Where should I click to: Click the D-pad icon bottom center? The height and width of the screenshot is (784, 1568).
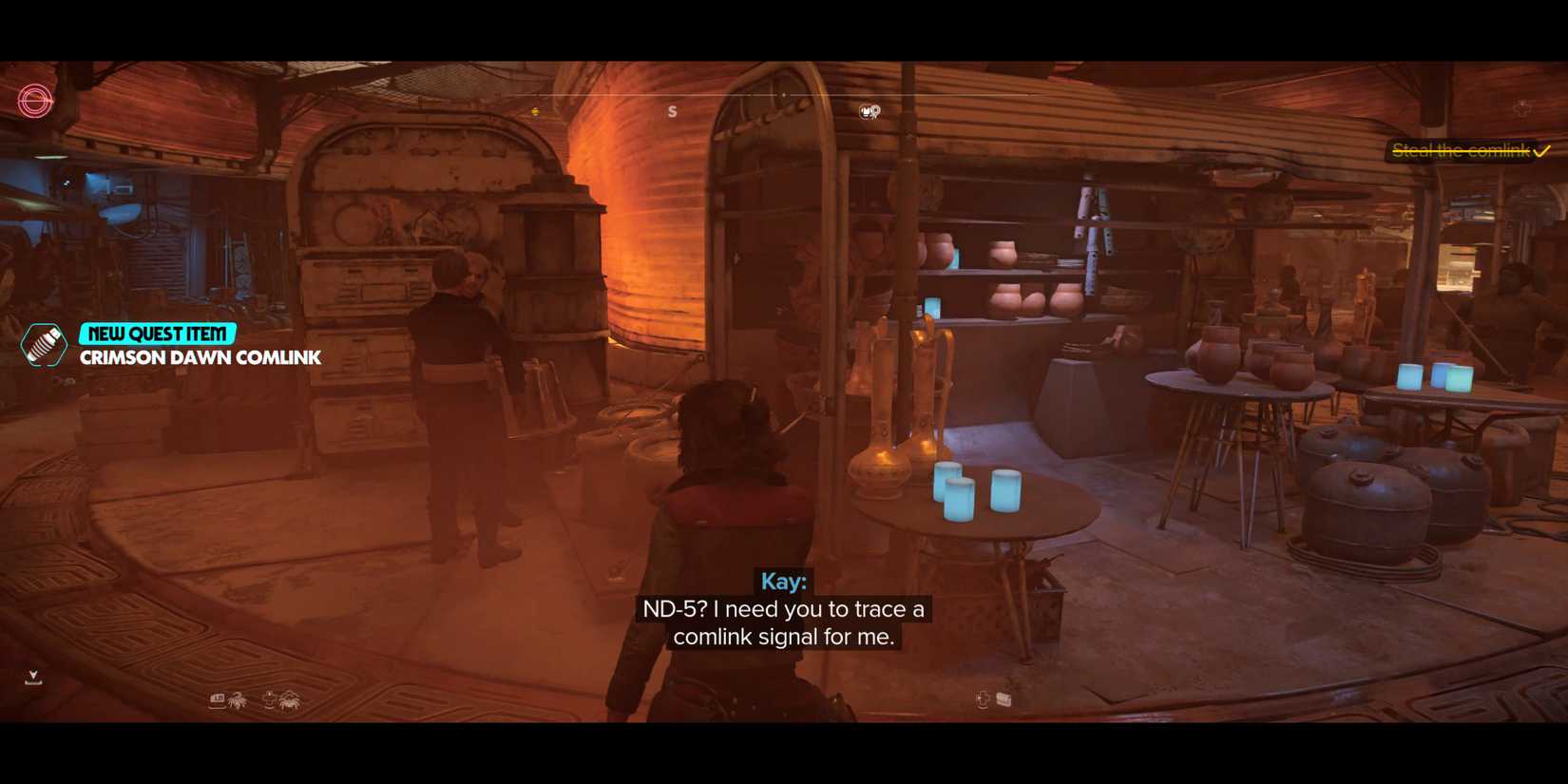coord(981,699)
